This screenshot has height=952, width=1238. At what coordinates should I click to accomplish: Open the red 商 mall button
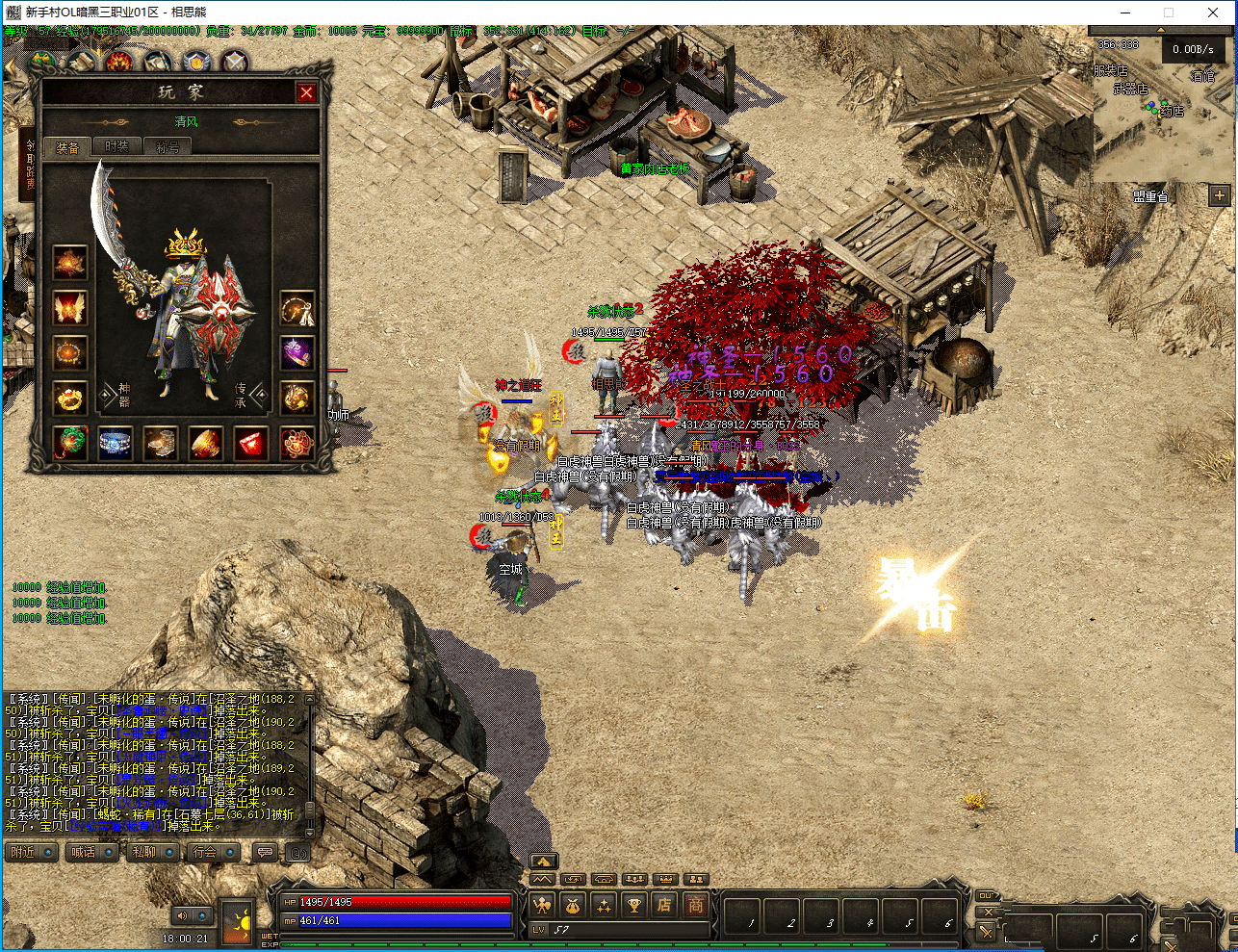pos(695,905)
